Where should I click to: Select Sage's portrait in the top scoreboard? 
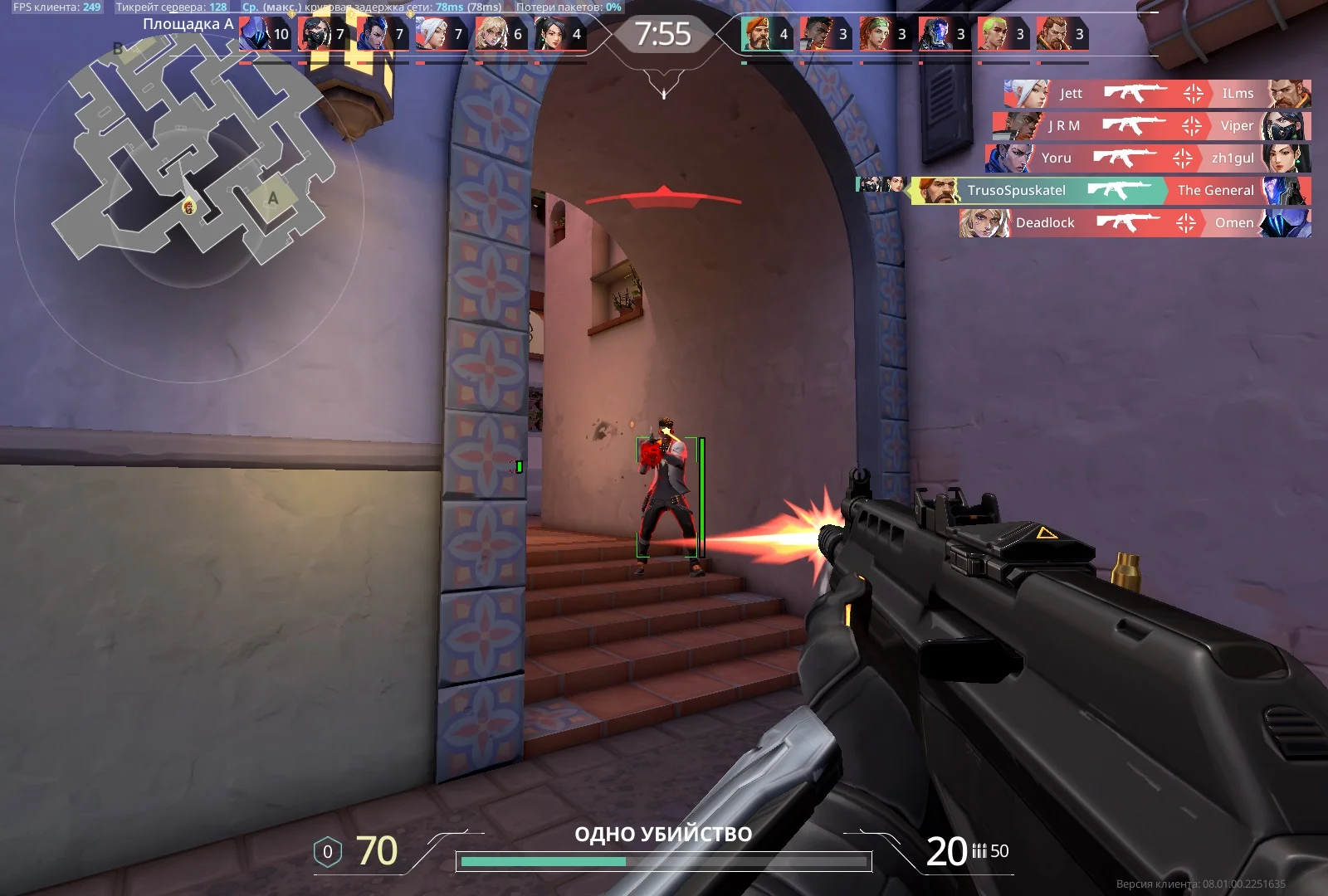click(x=549, y=34)
